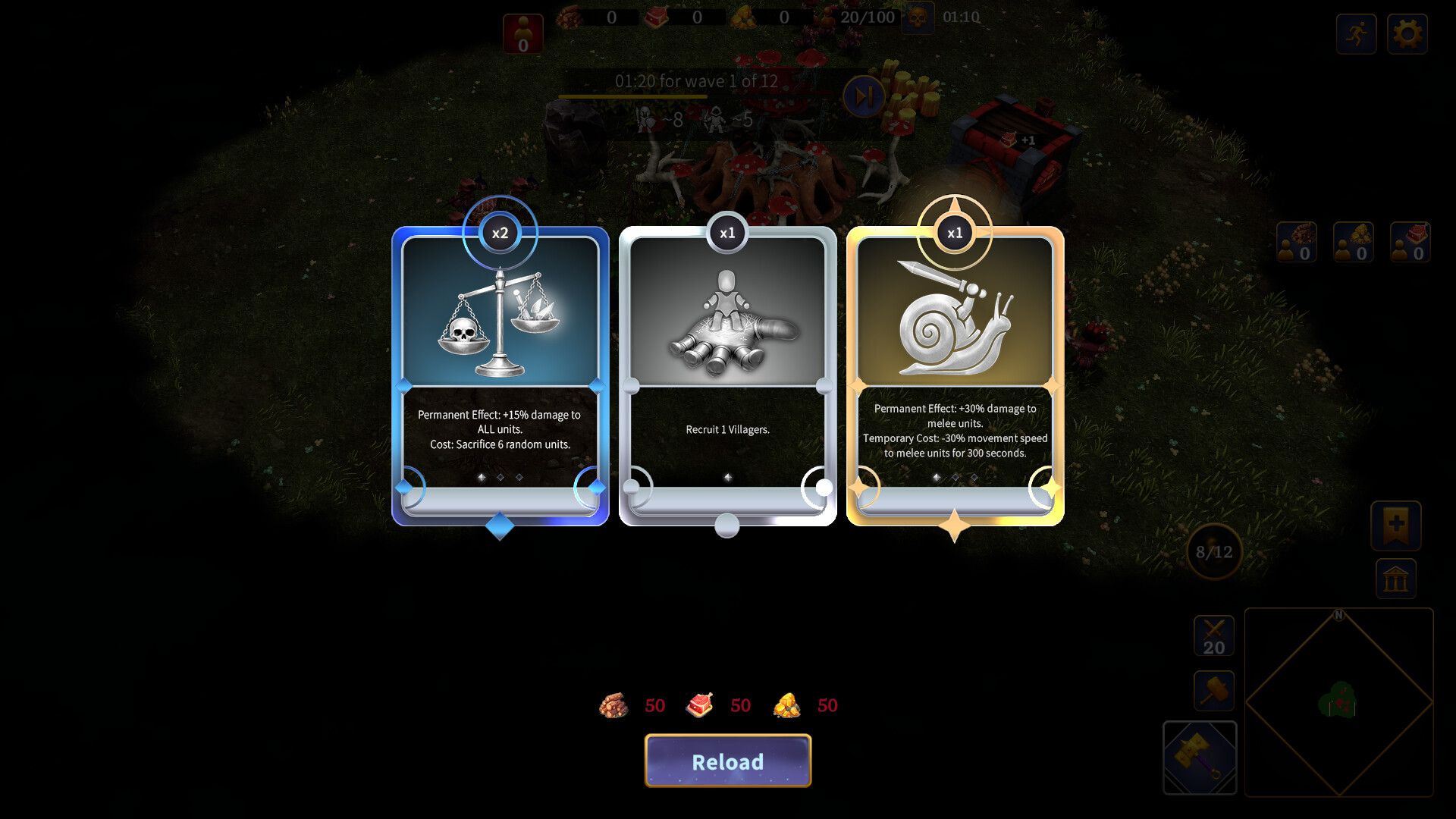
Task: Click the gold worker assignment icon
Action: 1355,241
